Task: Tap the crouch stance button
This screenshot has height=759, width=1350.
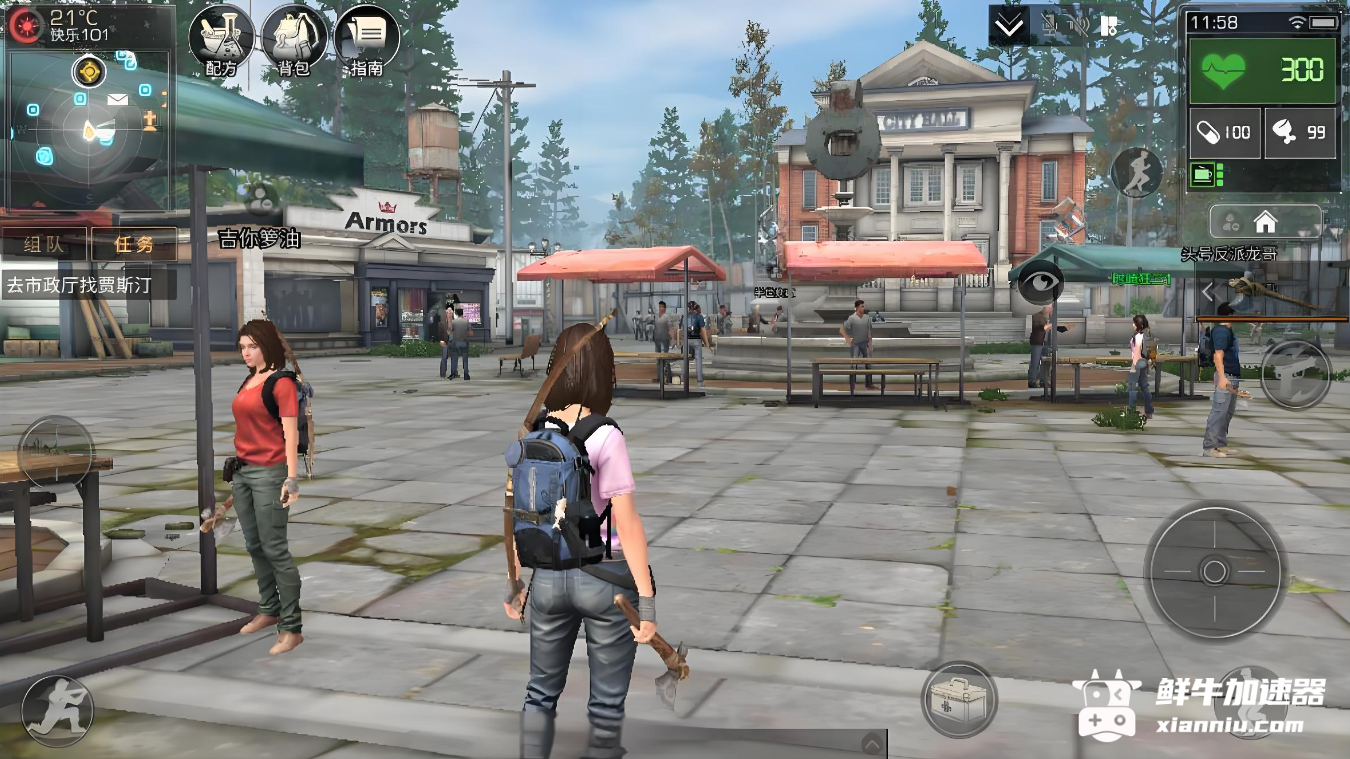Action: [x=57, y=711]
